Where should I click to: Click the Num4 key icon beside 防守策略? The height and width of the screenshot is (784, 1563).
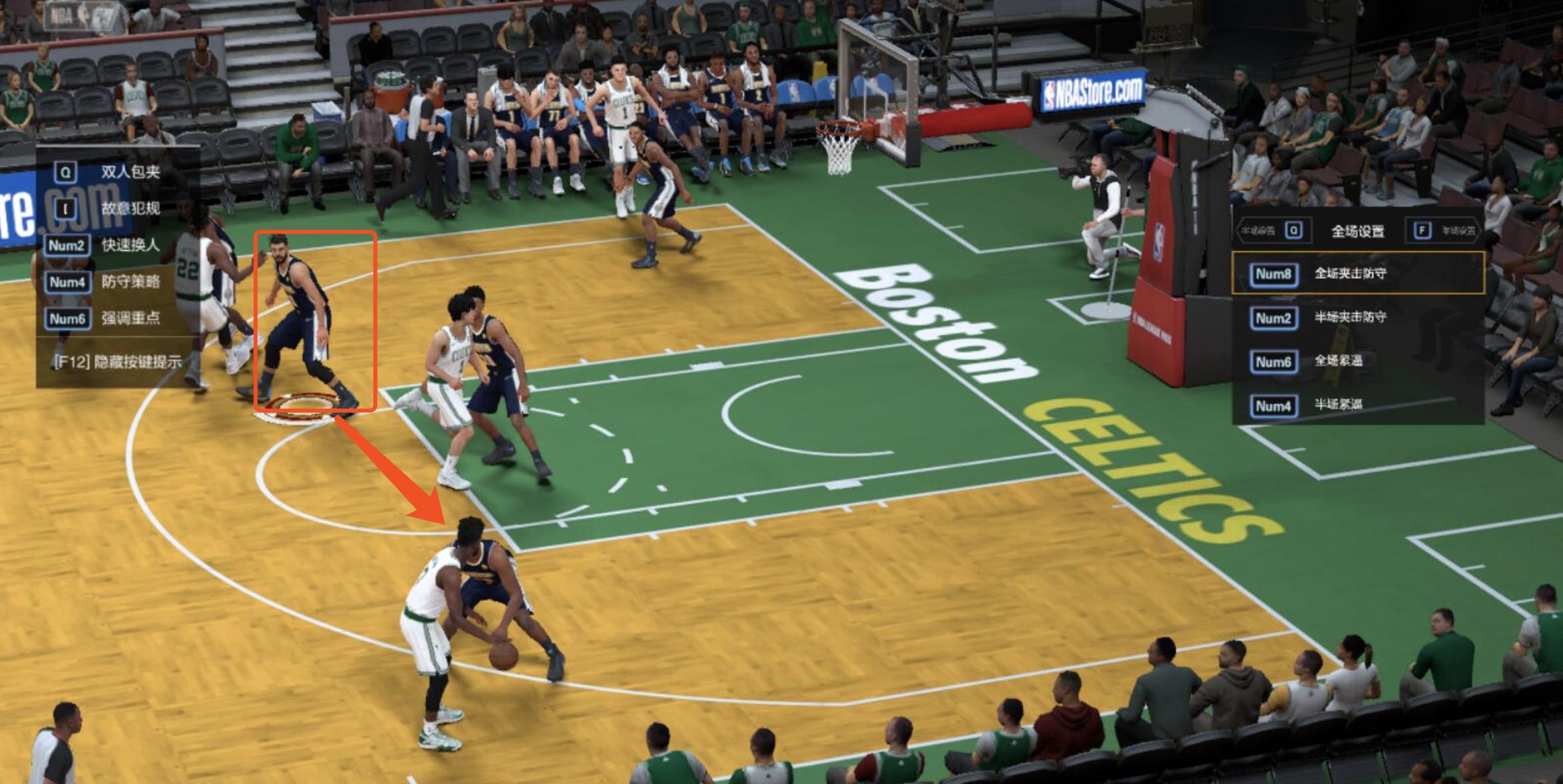coord(68,282)
